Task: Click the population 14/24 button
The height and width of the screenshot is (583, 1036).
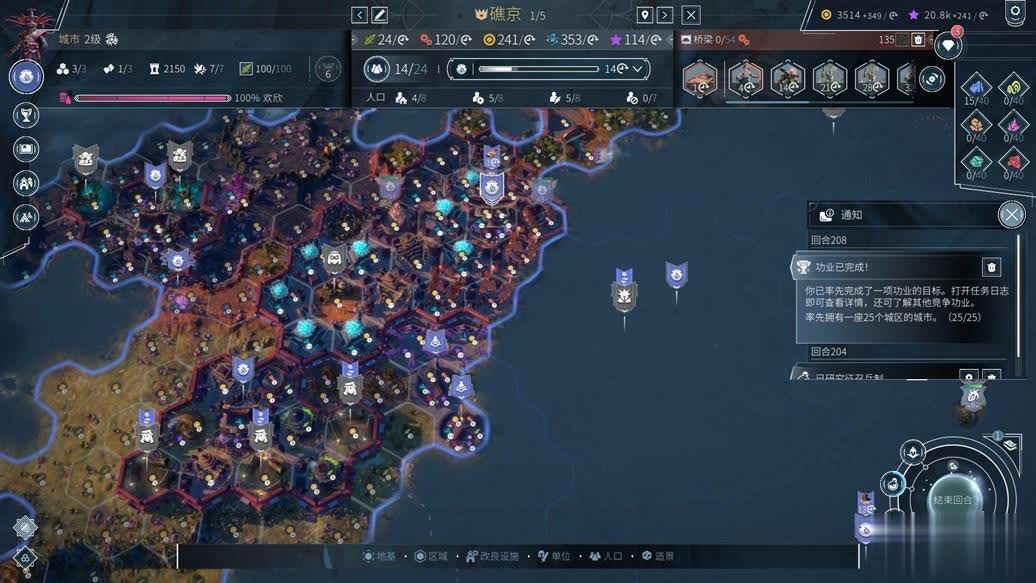Action: pos(398,69)
